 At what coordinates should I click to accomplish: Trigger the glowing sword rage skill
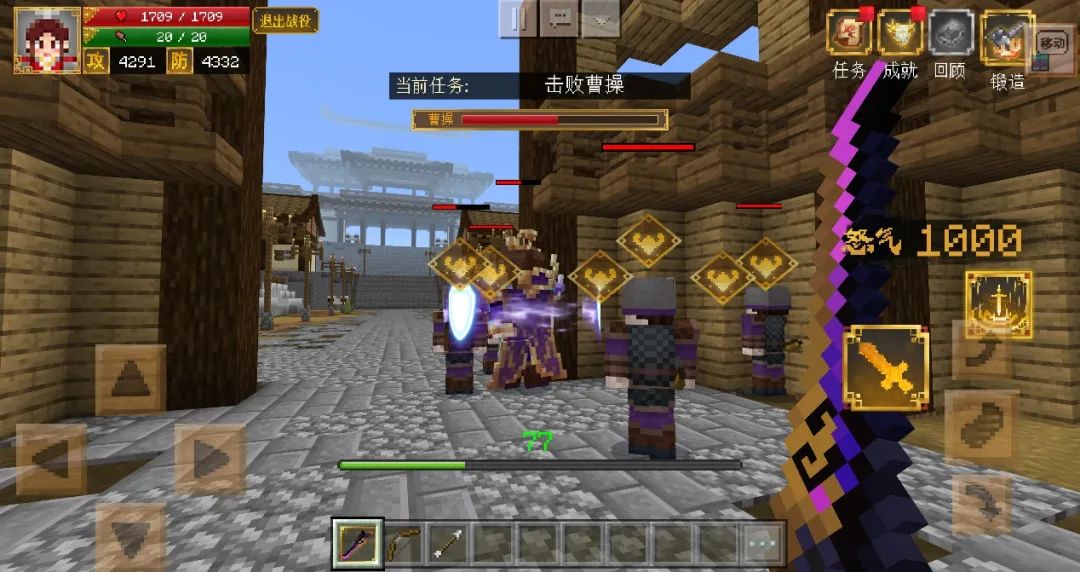998,304
